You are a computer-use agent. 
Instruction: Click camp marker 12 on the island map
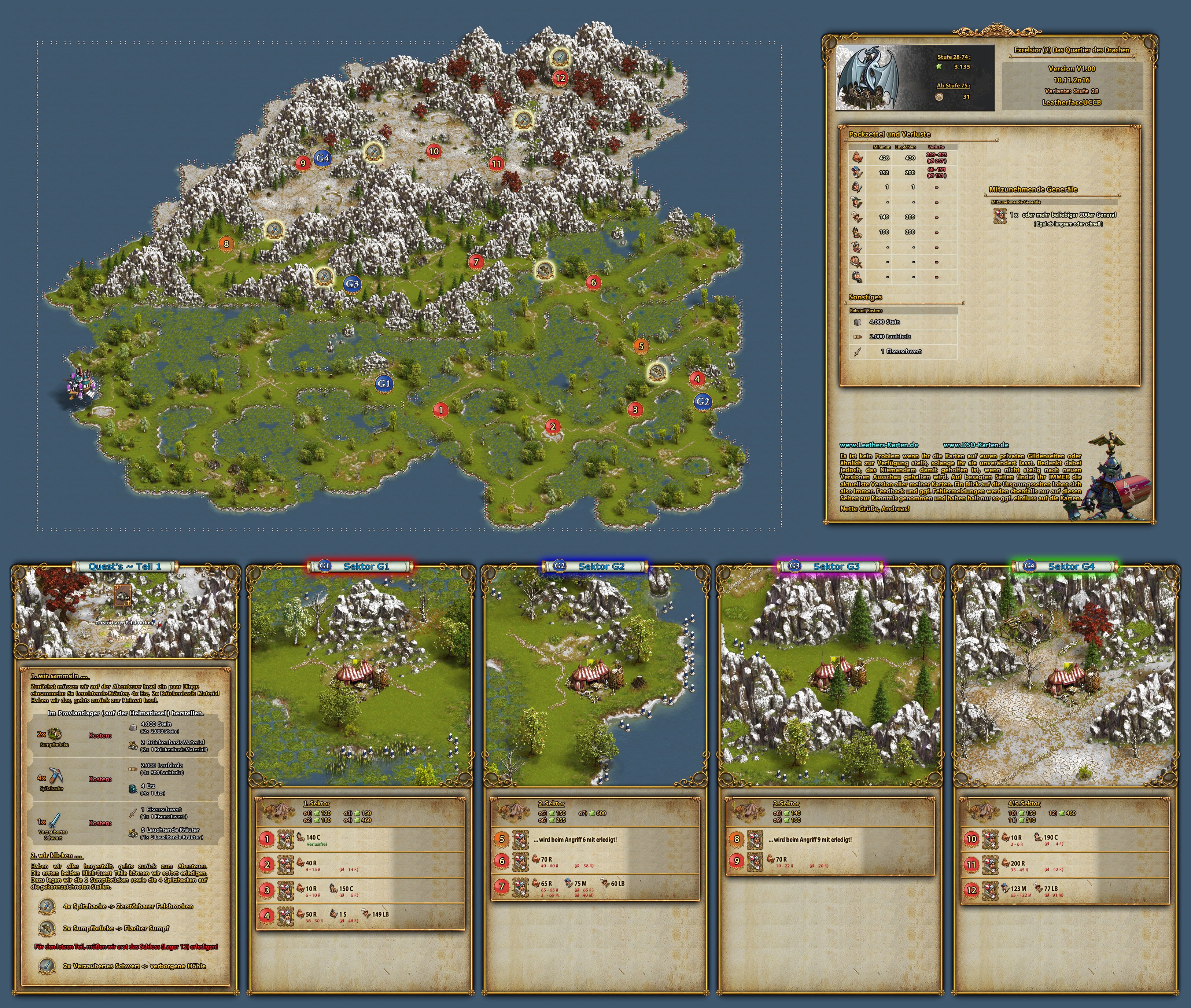[560, 78]
